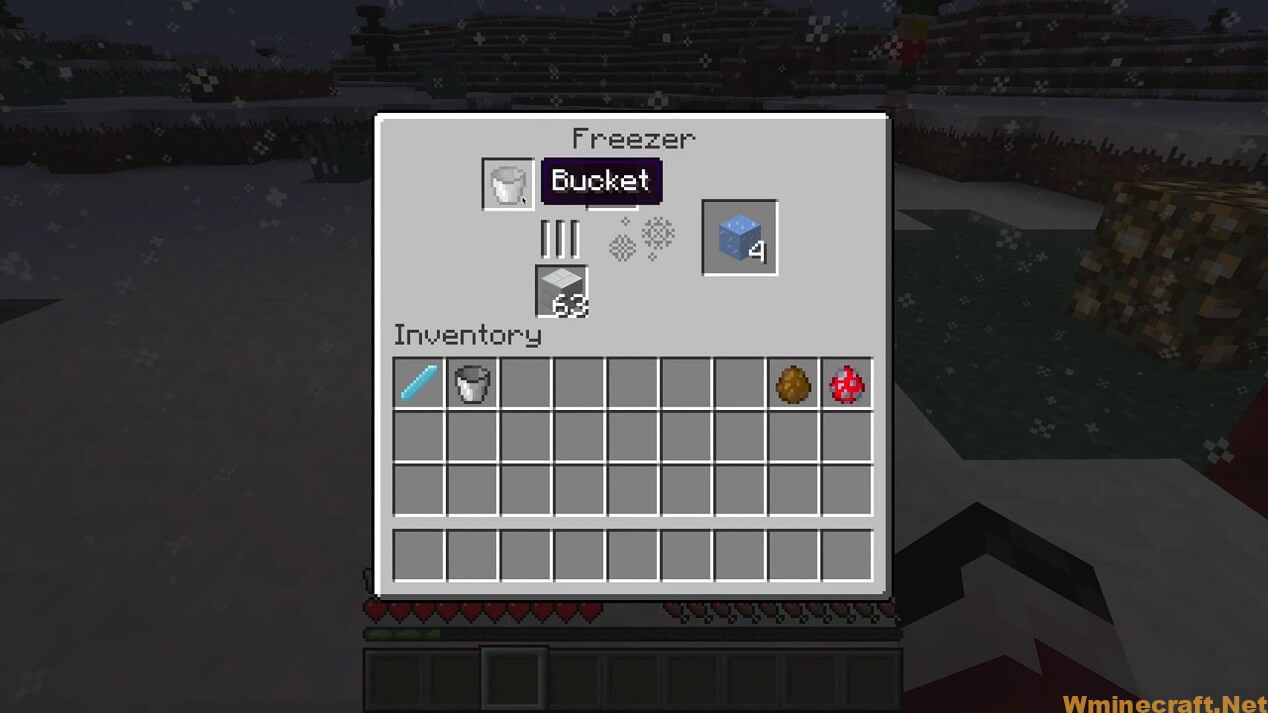Pick up the light blue rod in inventory

(x=419, y=384)
